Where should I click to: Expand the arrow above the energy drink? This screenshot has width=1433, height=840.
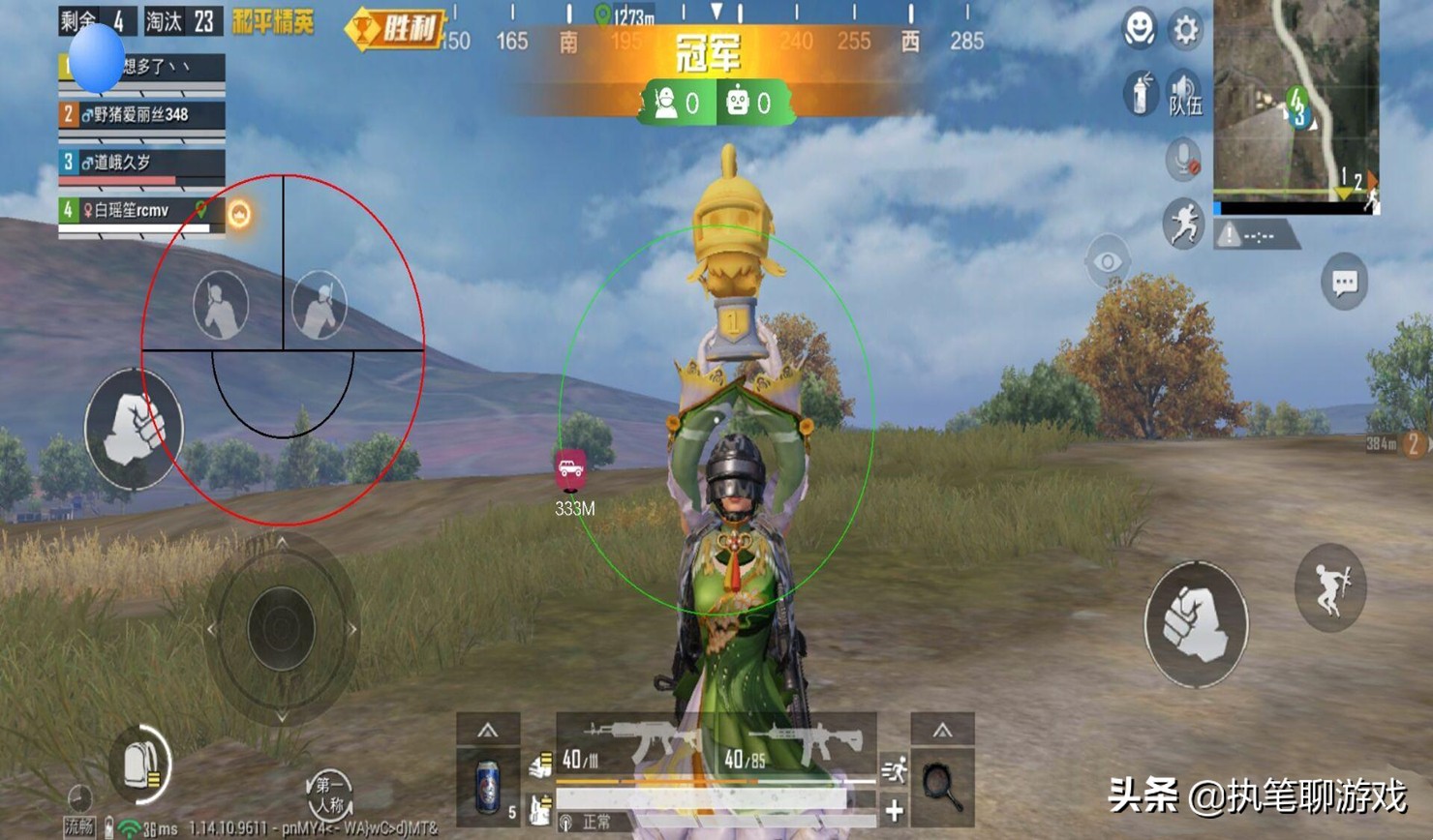[487, 731]
